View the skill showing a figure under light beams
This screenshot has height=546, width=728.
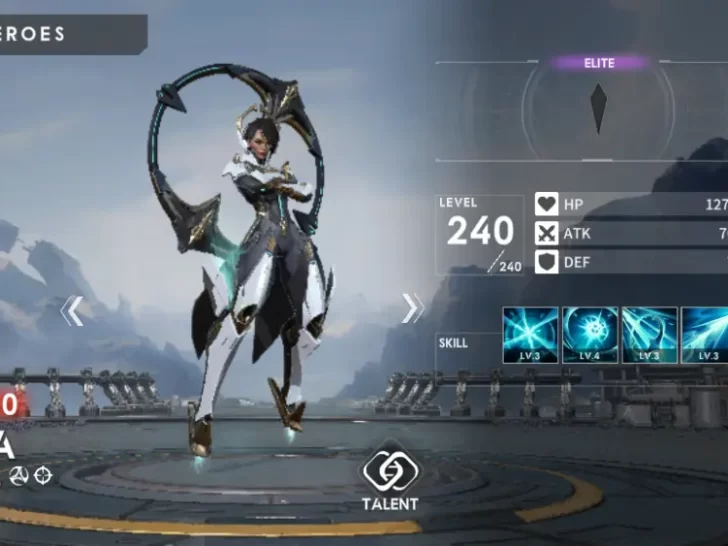pyautogui.click(x=649, y=335)
